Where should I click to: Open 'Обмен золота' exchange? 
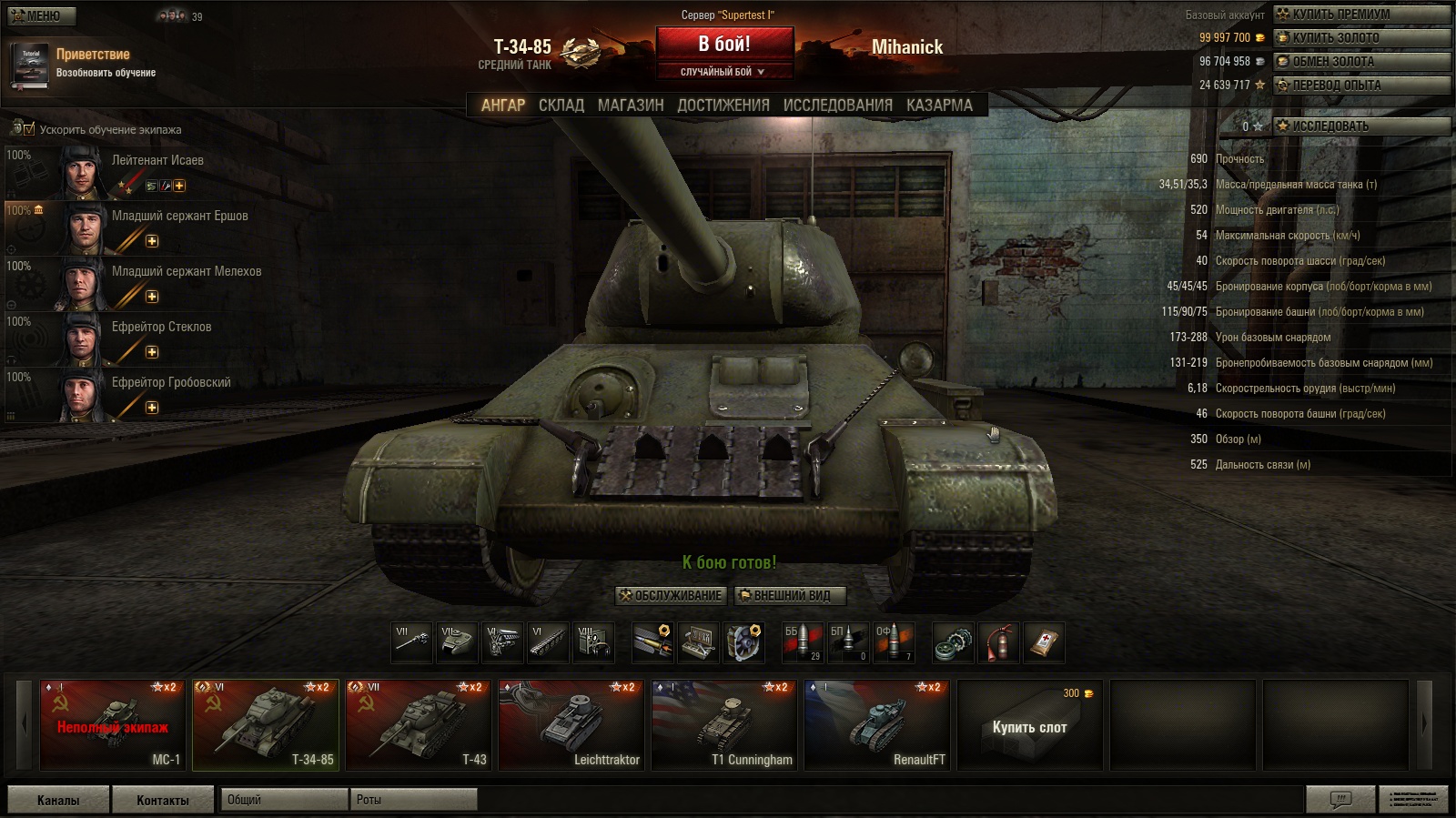click(1361, 61)
